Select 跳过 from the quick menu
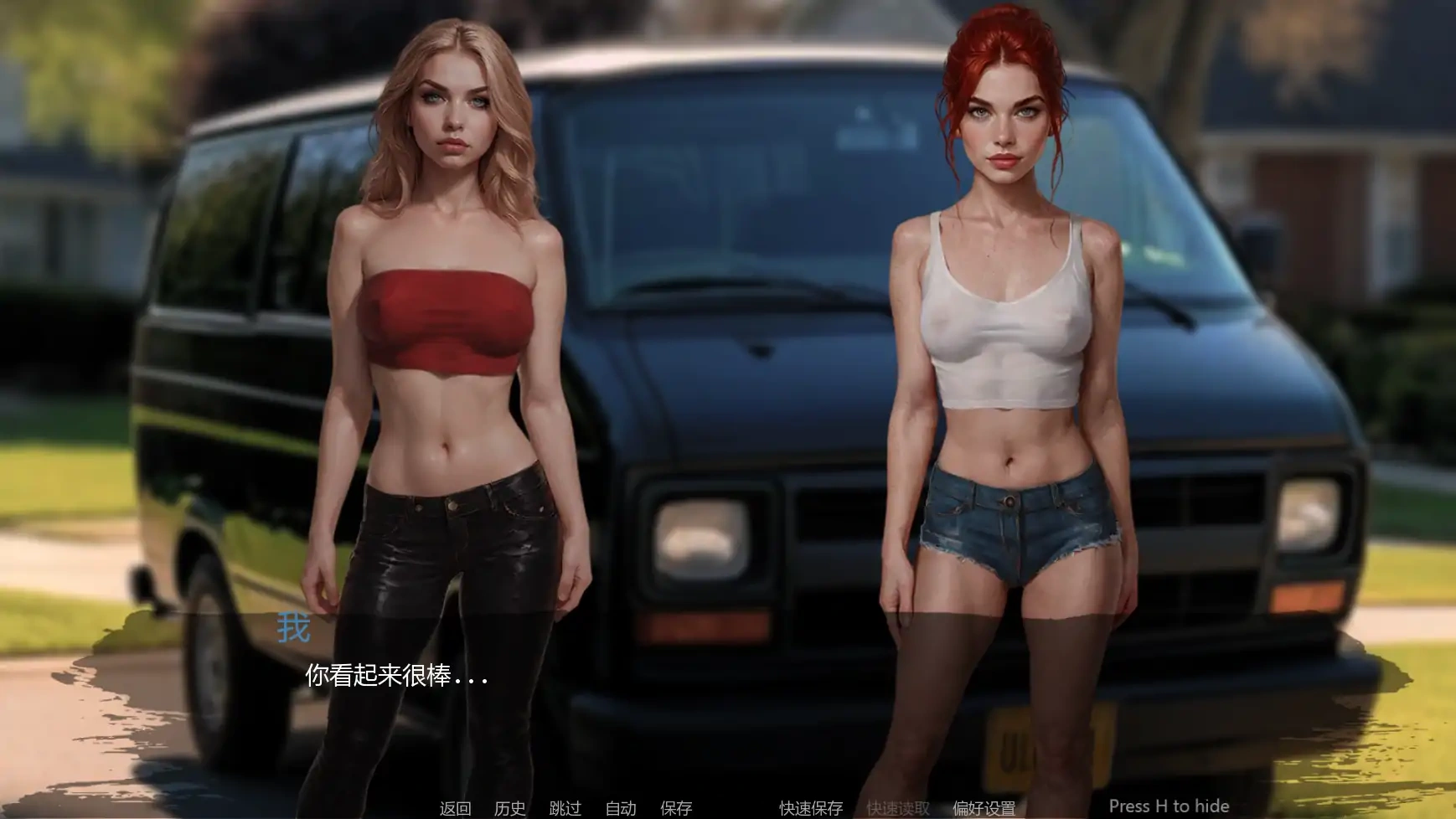Image resolution: width=1456 pixels, height=819 pixels. 566,809
